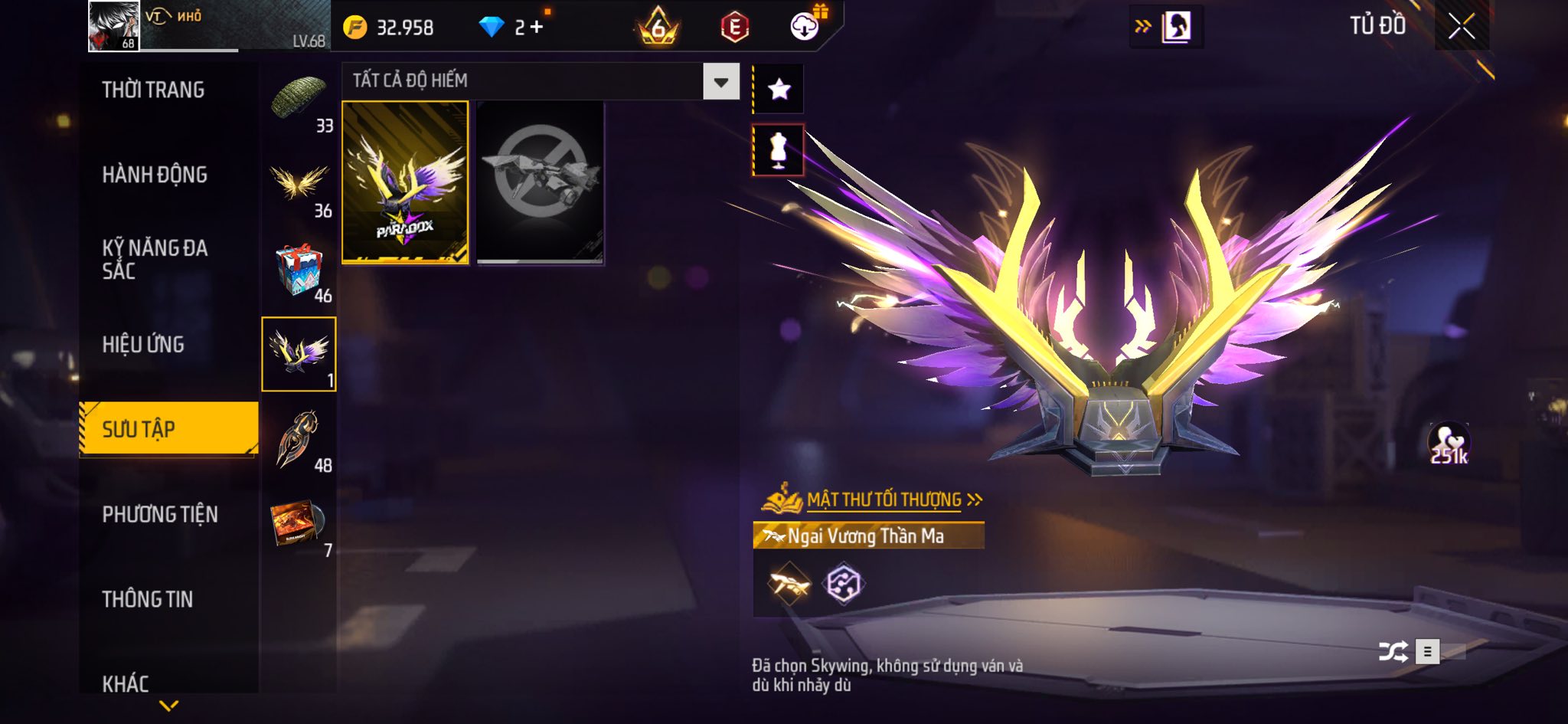The width and height of the screenshot is (1568, 724).
Task: Click the mannequin preview button
Action: pos(779,150)
